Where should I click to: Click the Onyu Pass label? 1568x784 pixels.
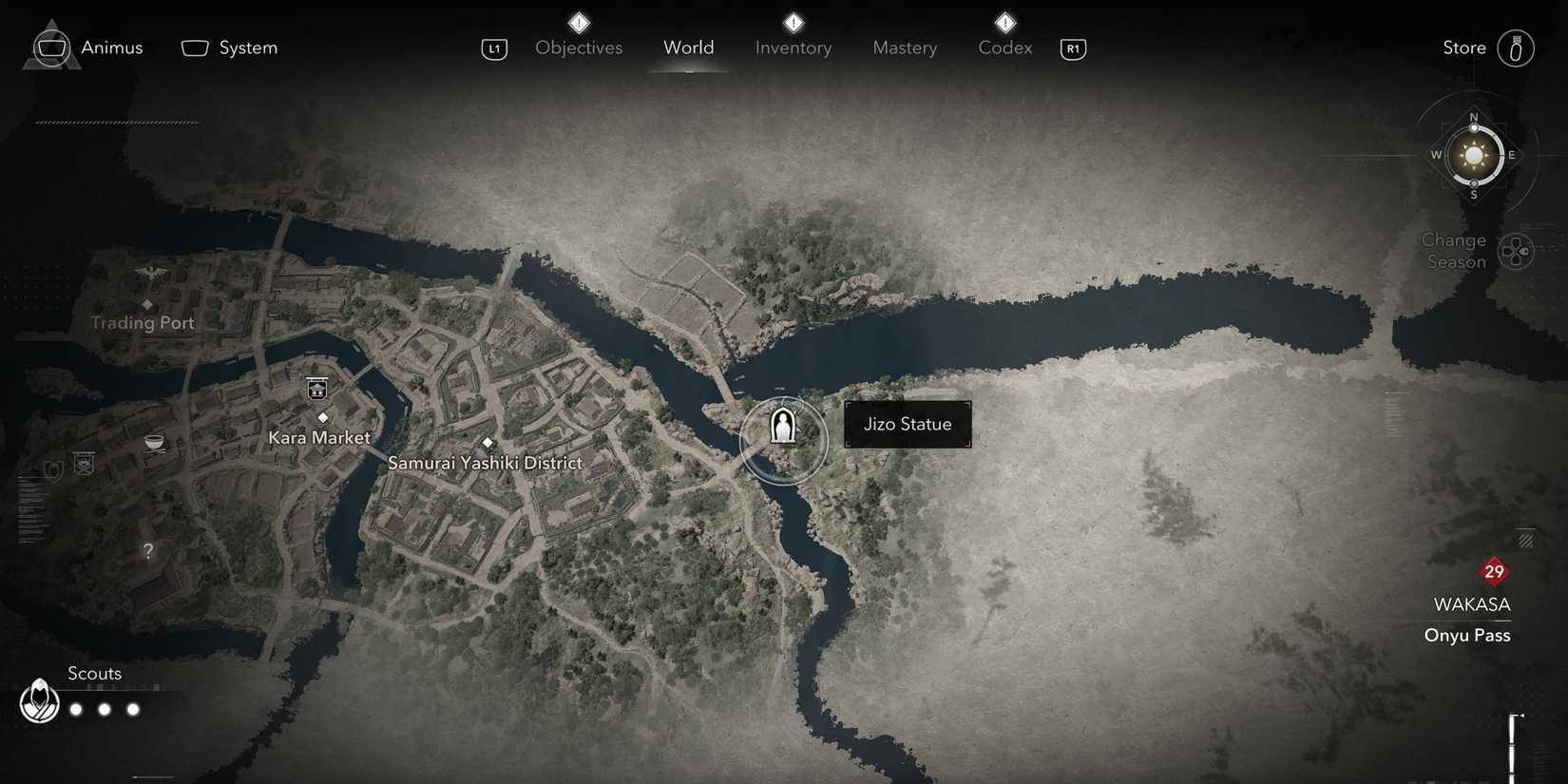click(1467, 635)
